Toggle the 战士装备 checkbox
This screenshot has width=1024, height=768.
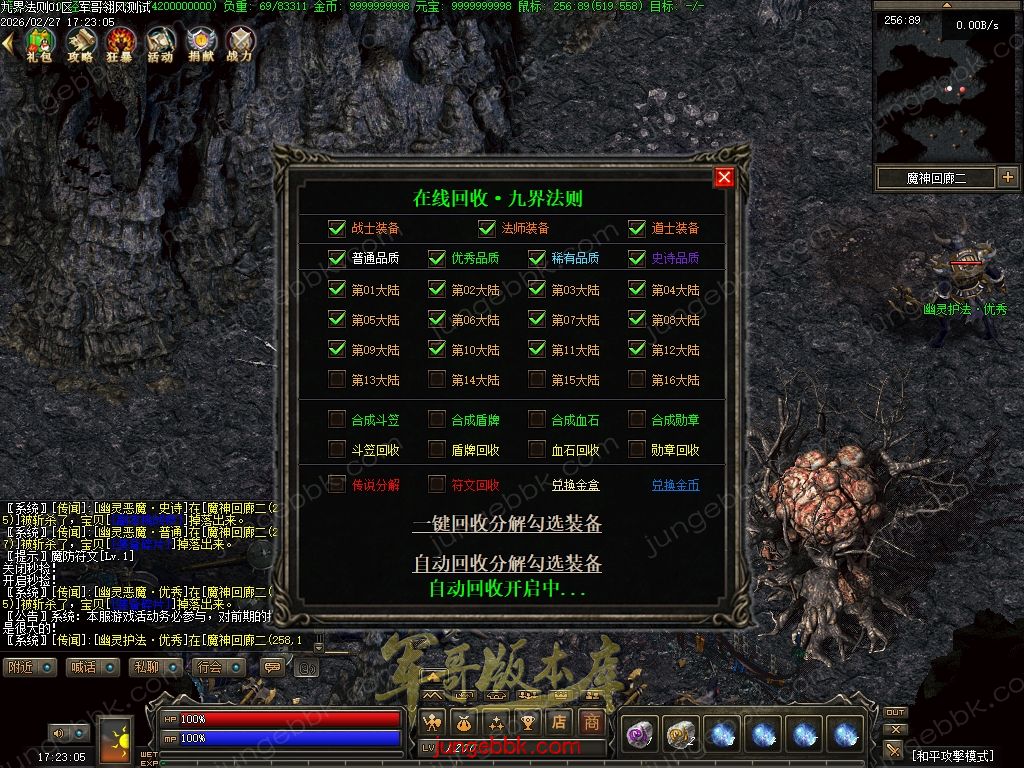coord(337,228)
